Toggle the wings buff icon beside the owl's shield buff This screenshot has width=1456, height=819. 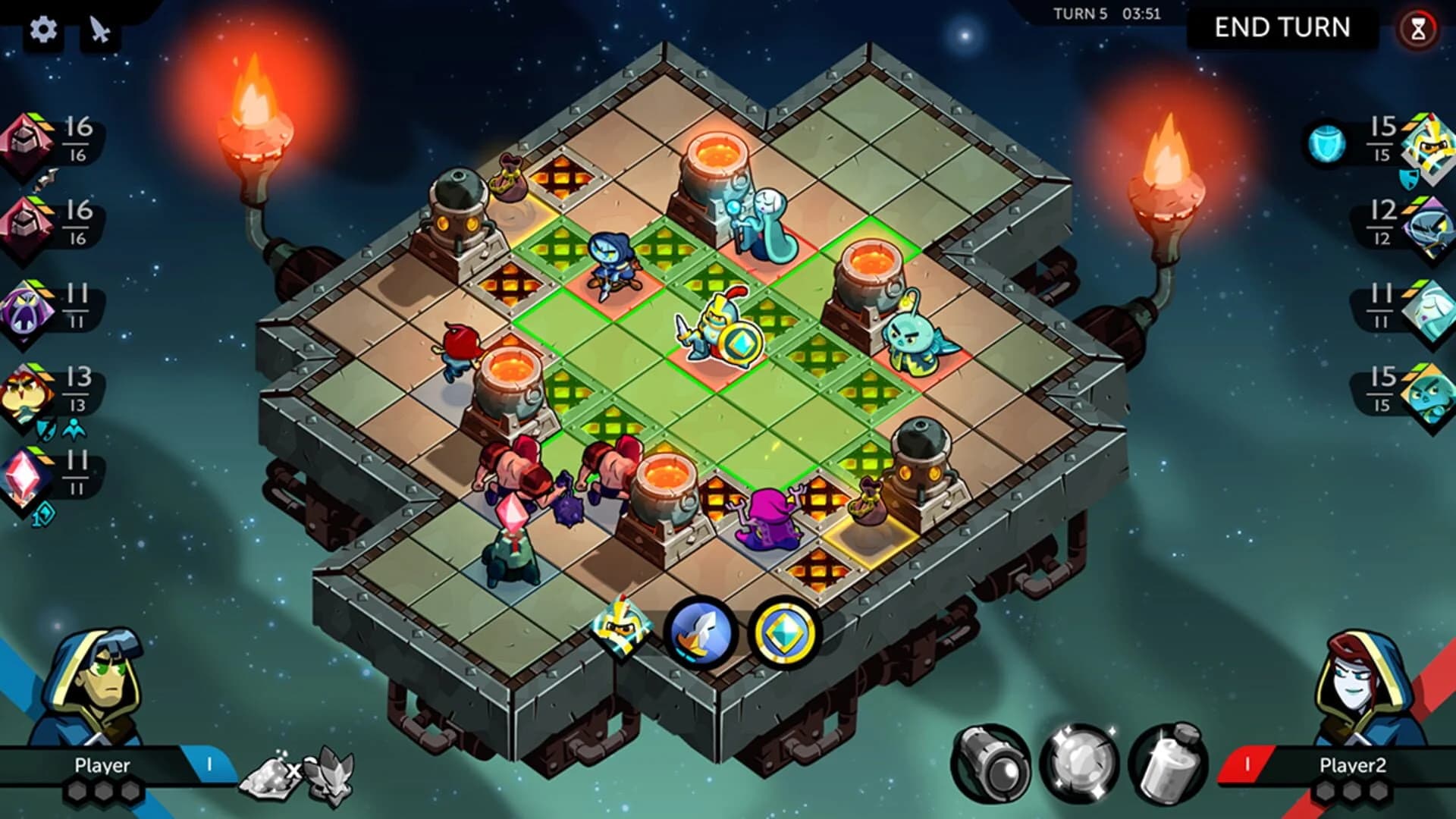click(x=74, y=428)
